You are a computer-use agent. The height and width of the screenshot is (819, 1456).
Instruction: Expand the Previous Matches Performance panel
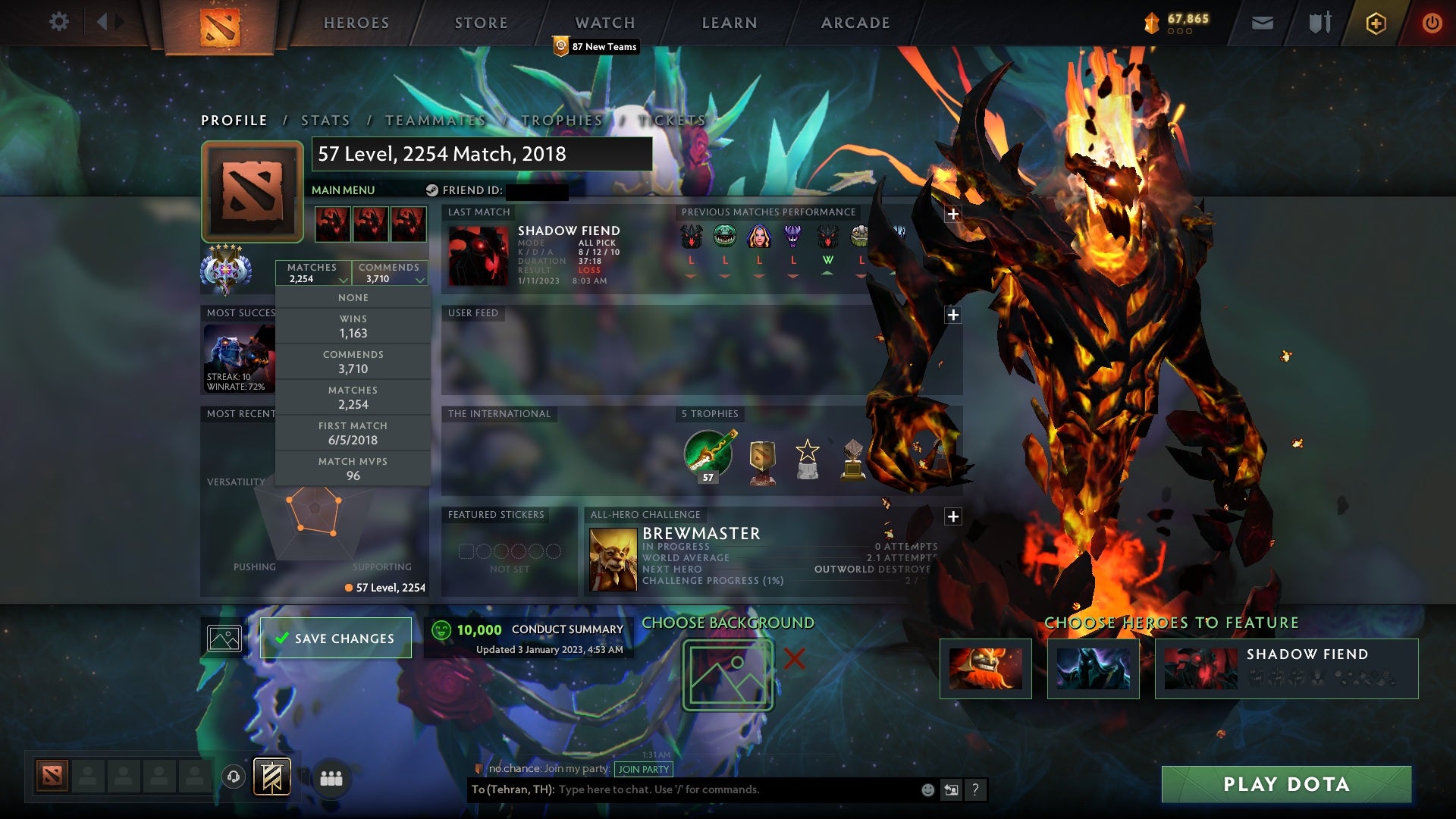pyautogui.click(x=952, y=215)
